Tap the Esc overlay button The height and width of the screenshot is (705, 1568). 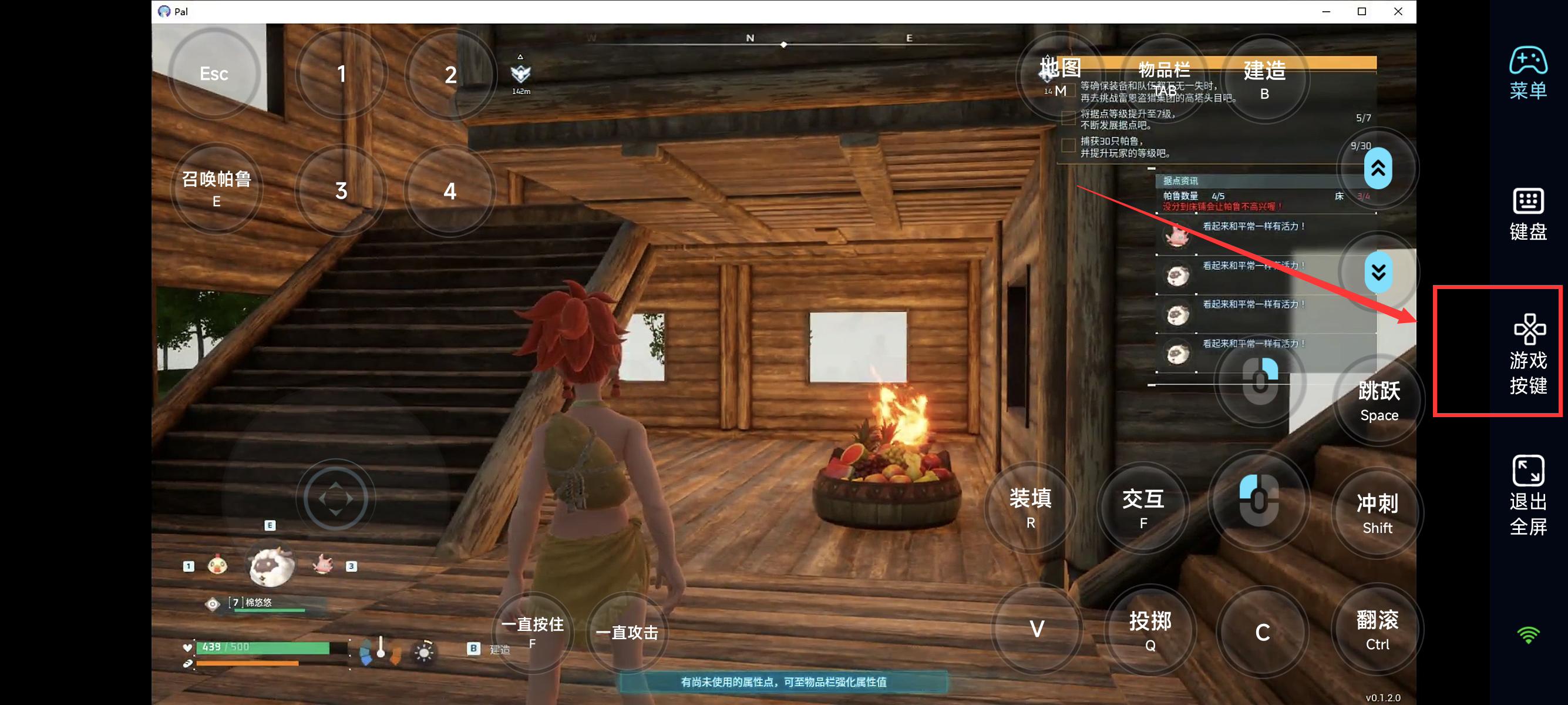point(214,73)
